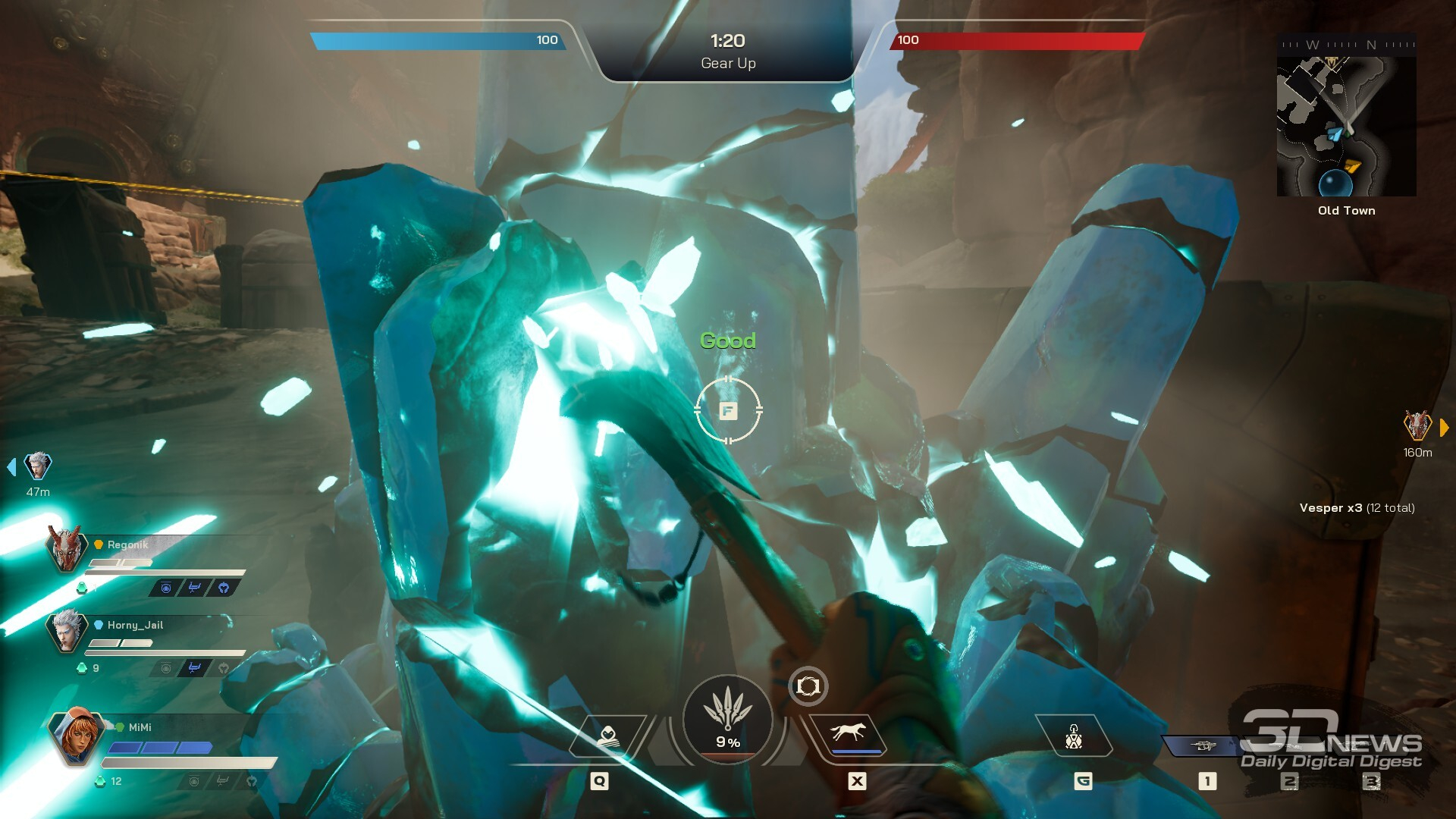This screenshot has height=819, width=1456.
Task: Click MiMi's character portrait
Action: (x=76, y=734)
